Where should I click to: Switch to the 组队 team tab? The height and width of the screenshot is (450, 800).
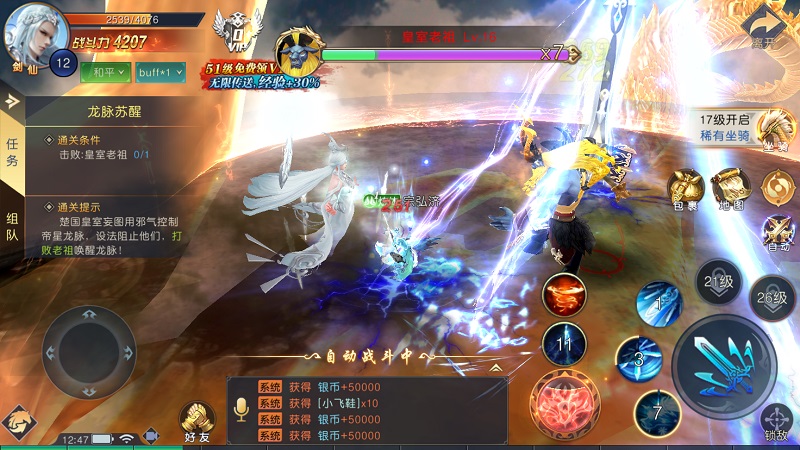12,226
